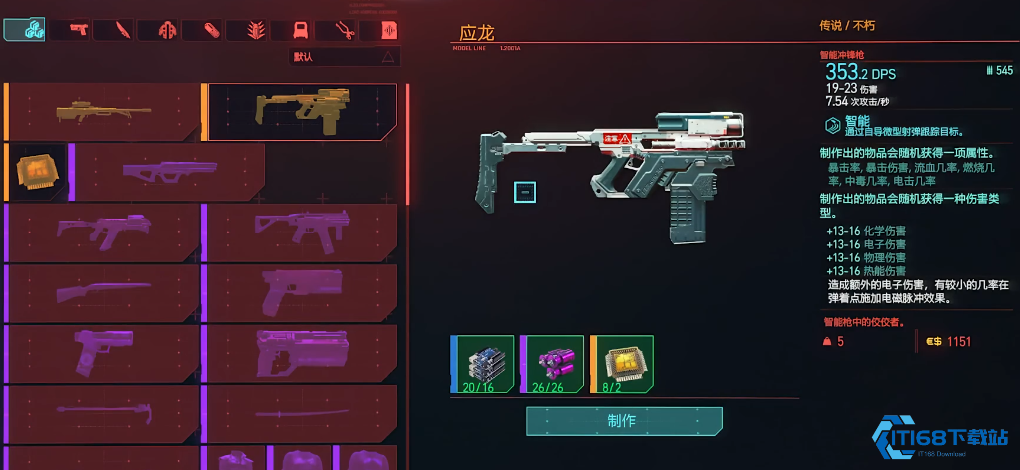Select the knife melee weapons tab
The image size is (1020, 470).
point(123,30)
